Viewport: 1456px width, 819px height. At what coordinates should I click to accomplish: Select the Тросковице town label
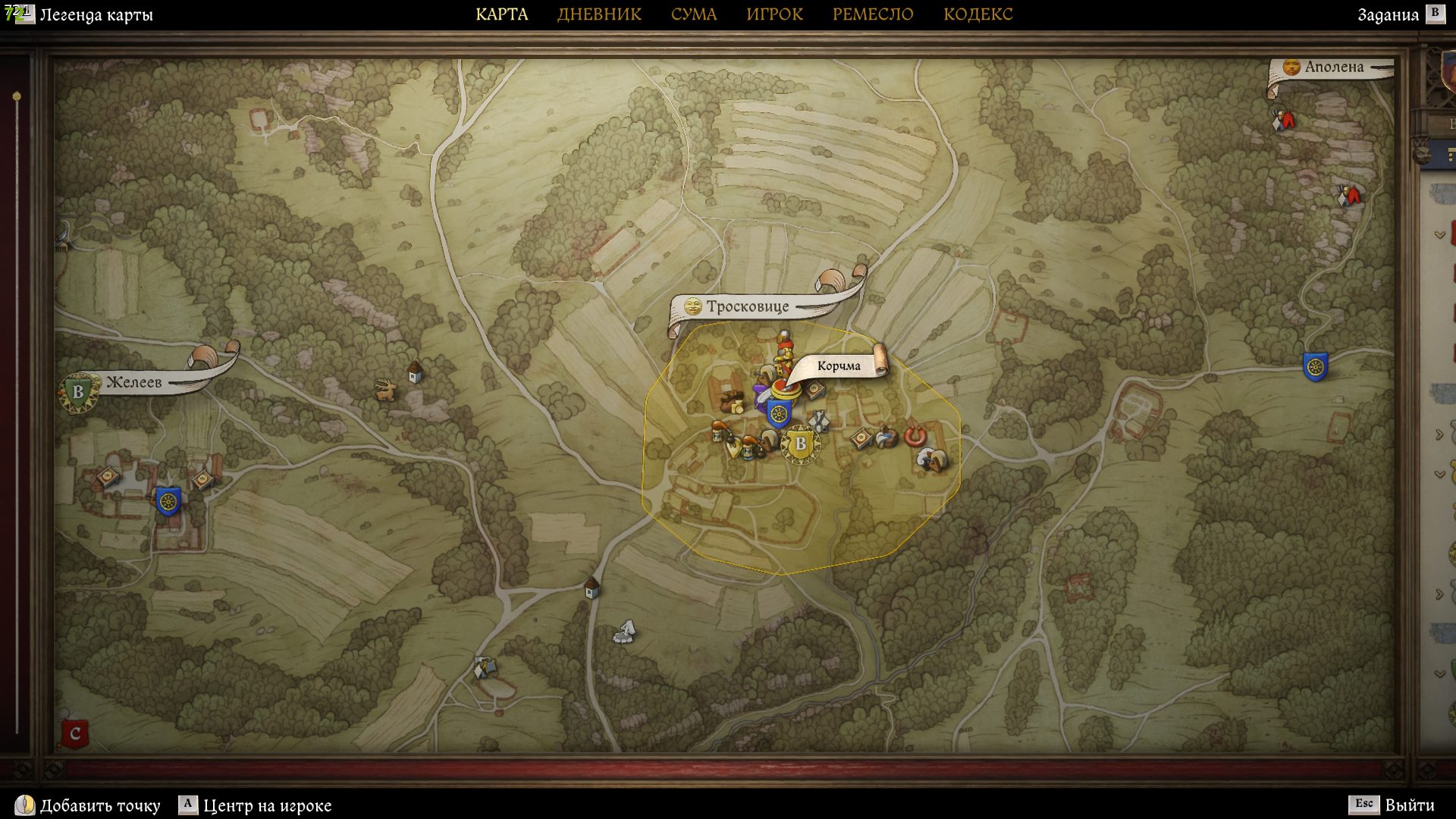[x=747, y=306]
